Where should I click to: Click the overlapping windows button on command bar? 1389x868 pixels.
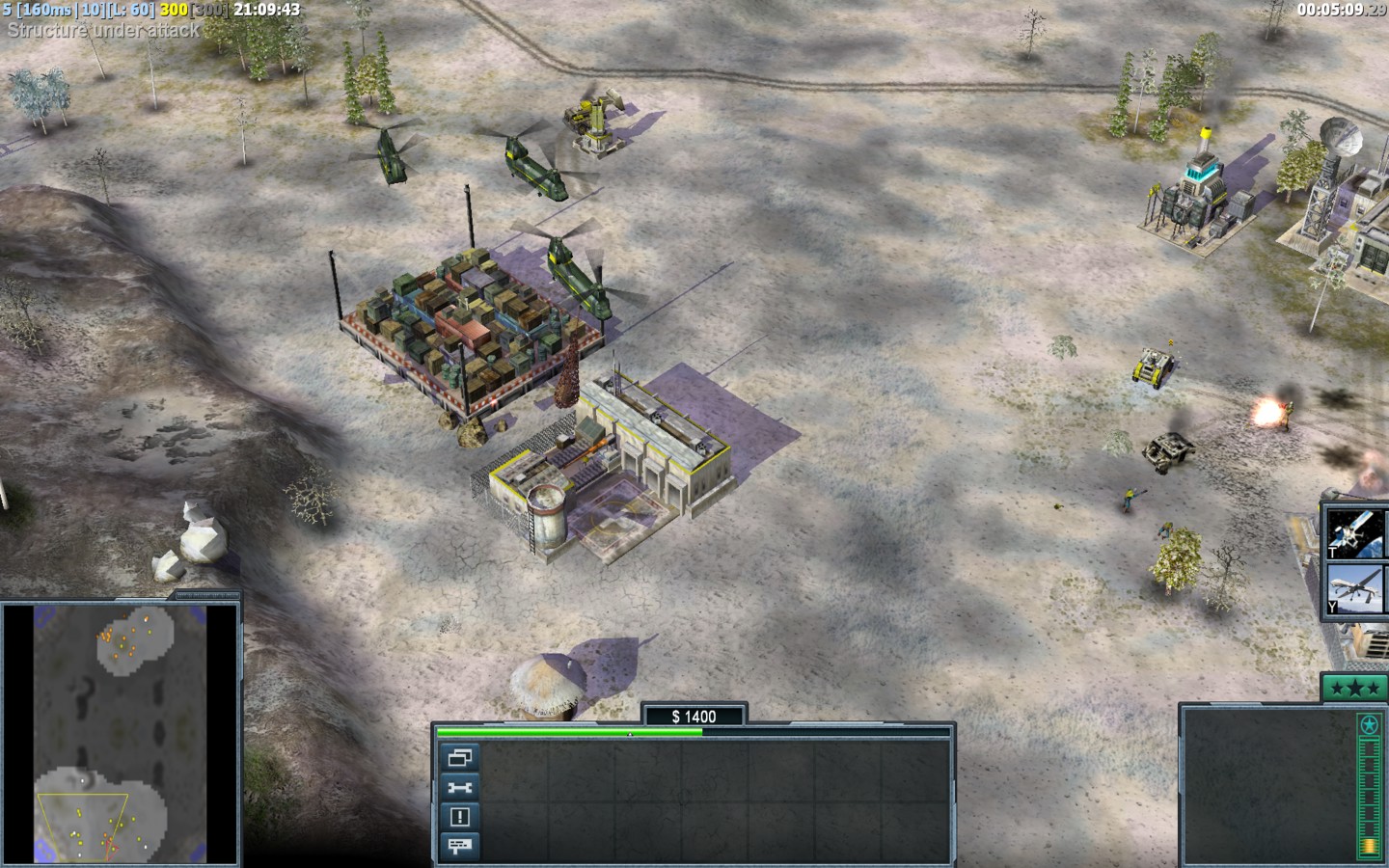[x=459, y=757]
